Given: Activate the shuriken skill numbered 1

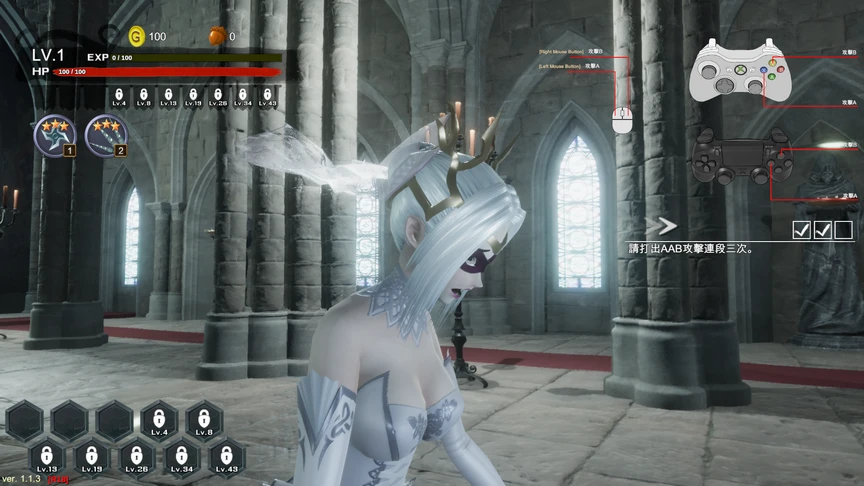Looking at the screenshot, I should pos(51,135).
